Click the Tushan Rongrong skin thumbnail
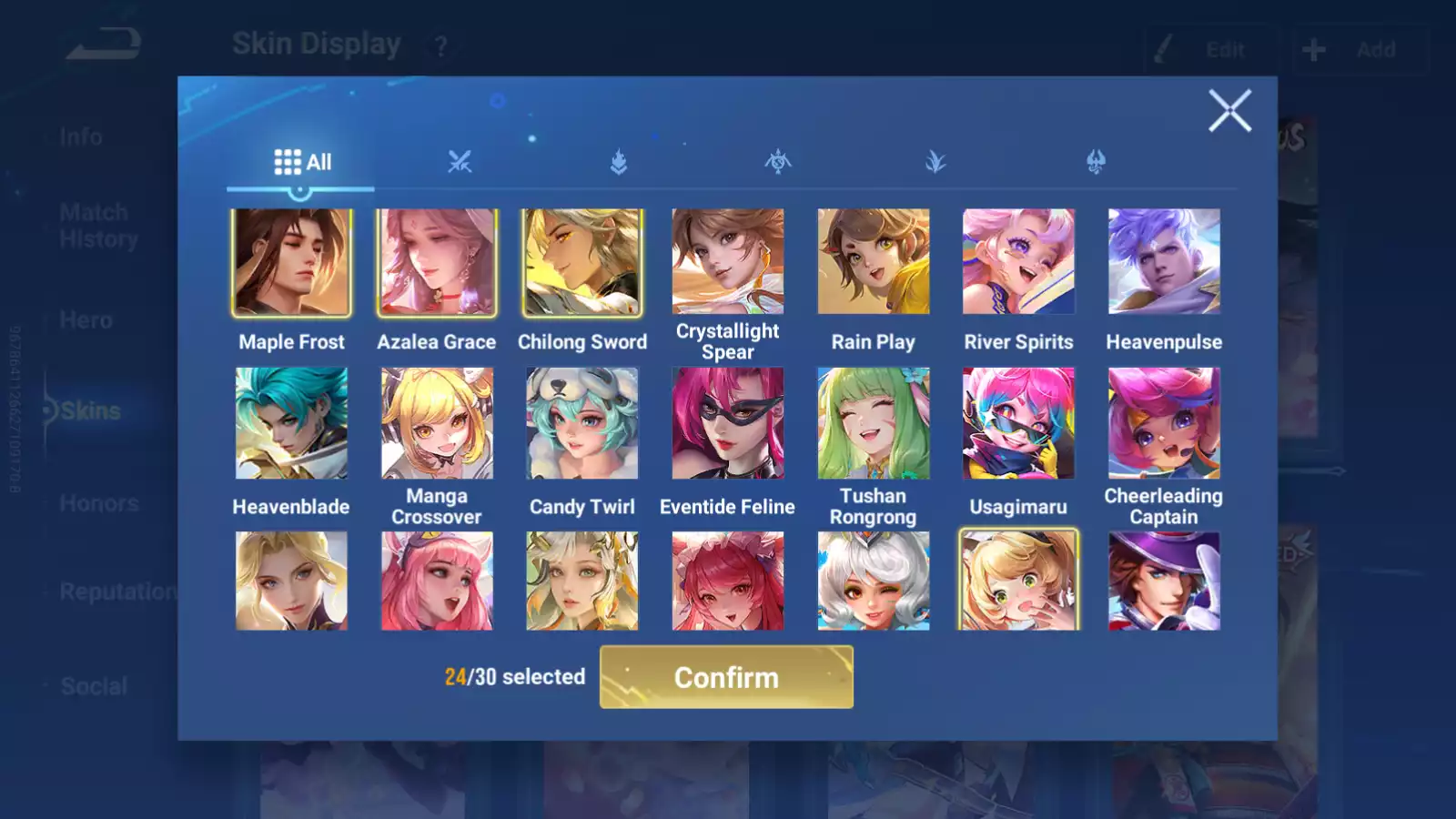Image resolution: width=1456 pixels, height=819 pixels. click(x=874, y=423)
